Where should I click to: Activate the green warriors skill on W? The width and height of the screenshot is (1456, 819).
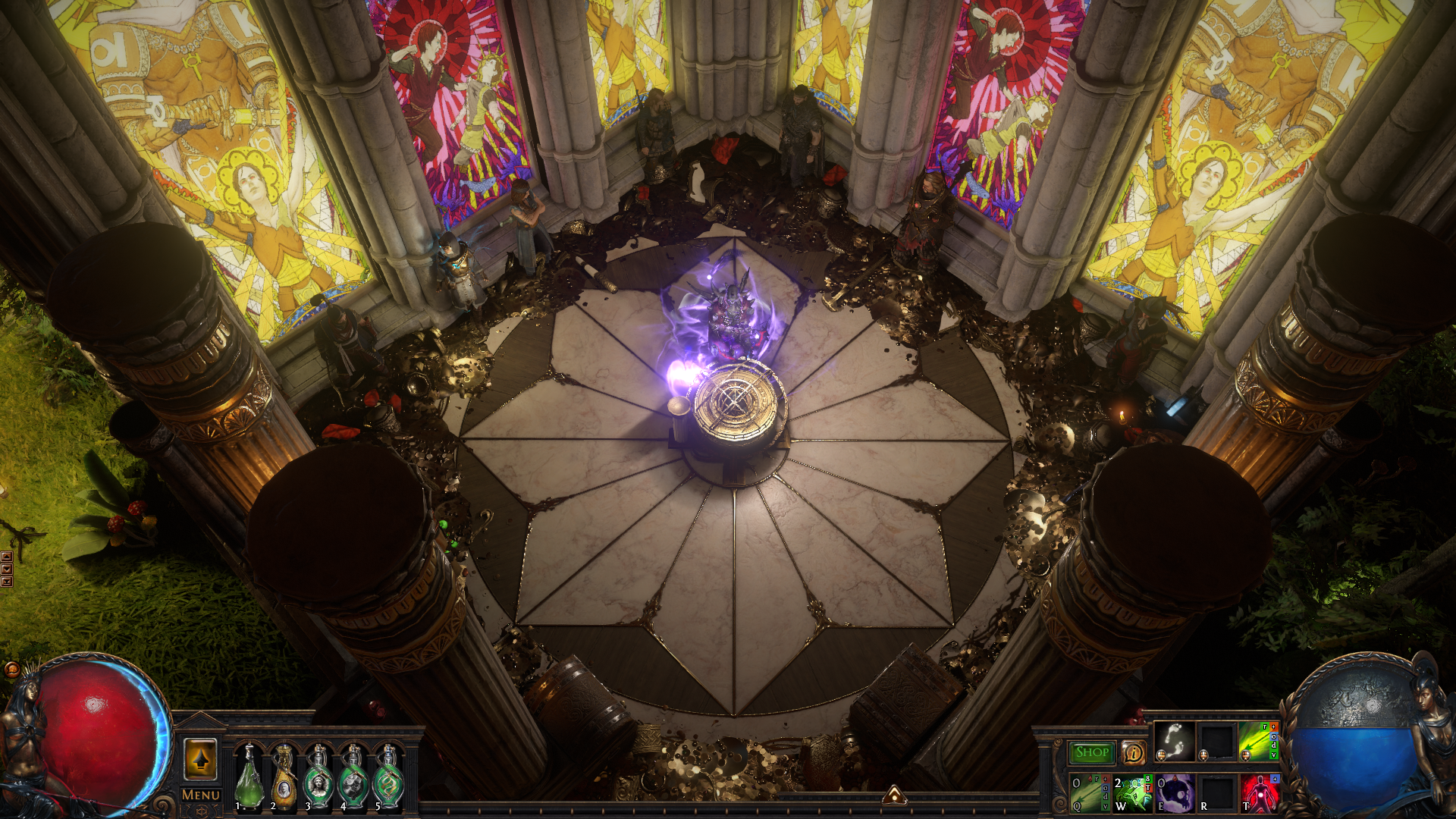coord(1133,793)
